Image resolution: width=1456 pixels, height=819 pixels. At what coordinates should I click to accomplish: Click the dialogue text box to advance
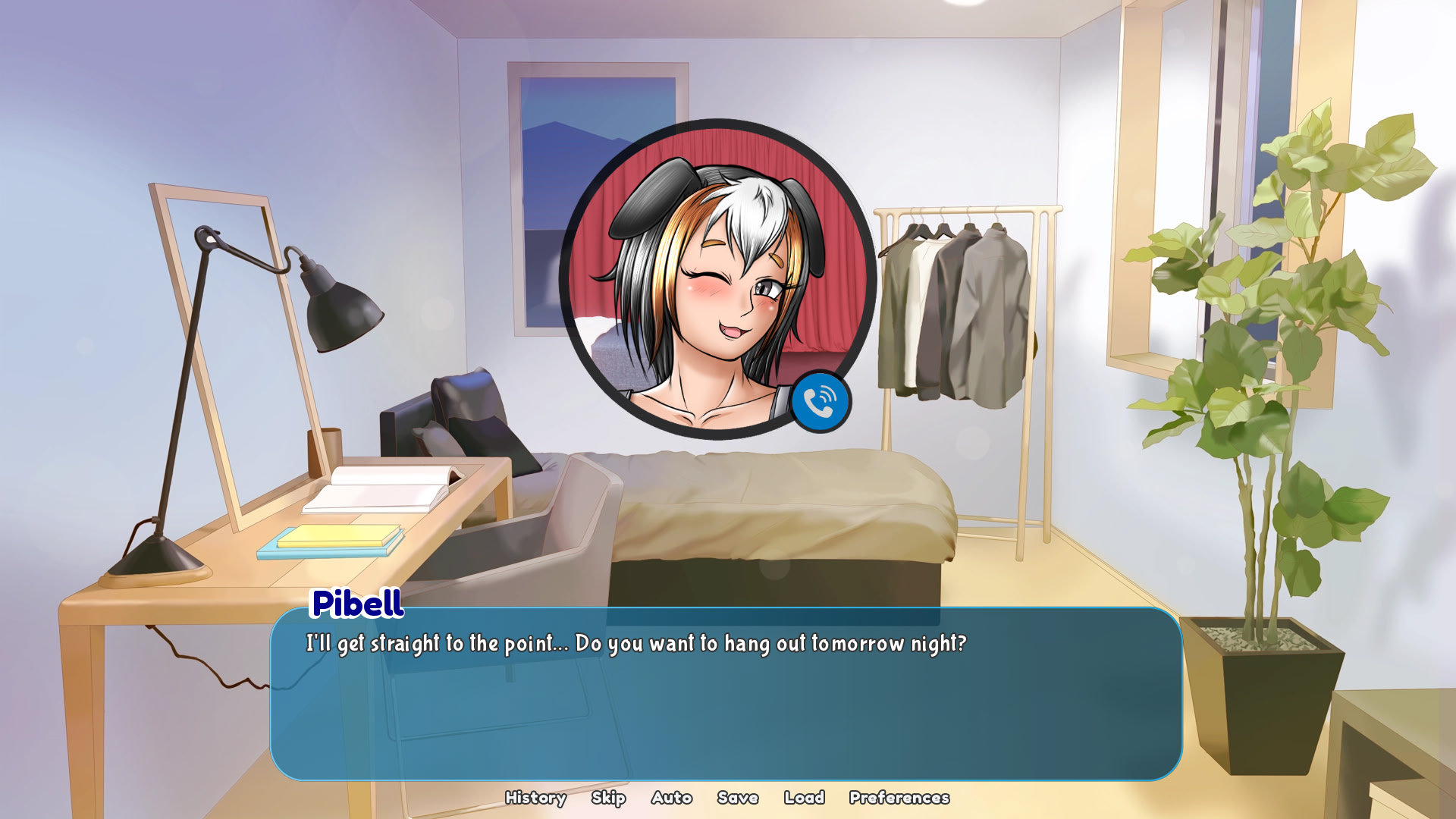point(720,698)
